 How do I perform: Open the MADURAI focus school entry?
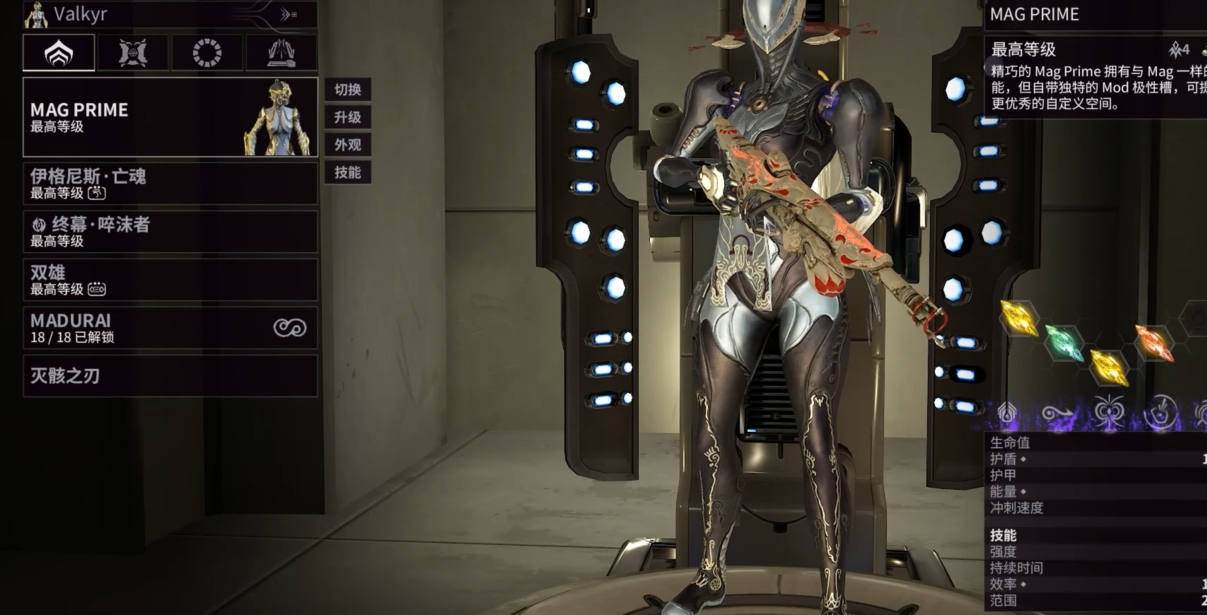[x=170, y=328]
